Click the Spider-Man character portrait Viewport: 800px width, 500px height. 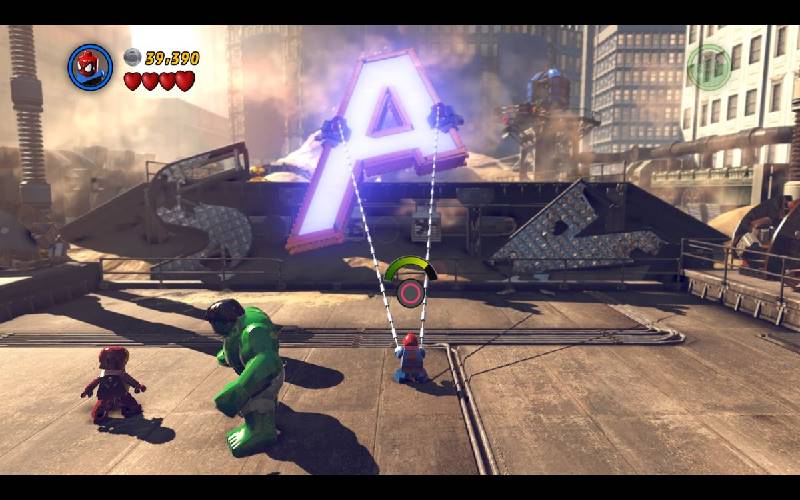coord(90,67)
